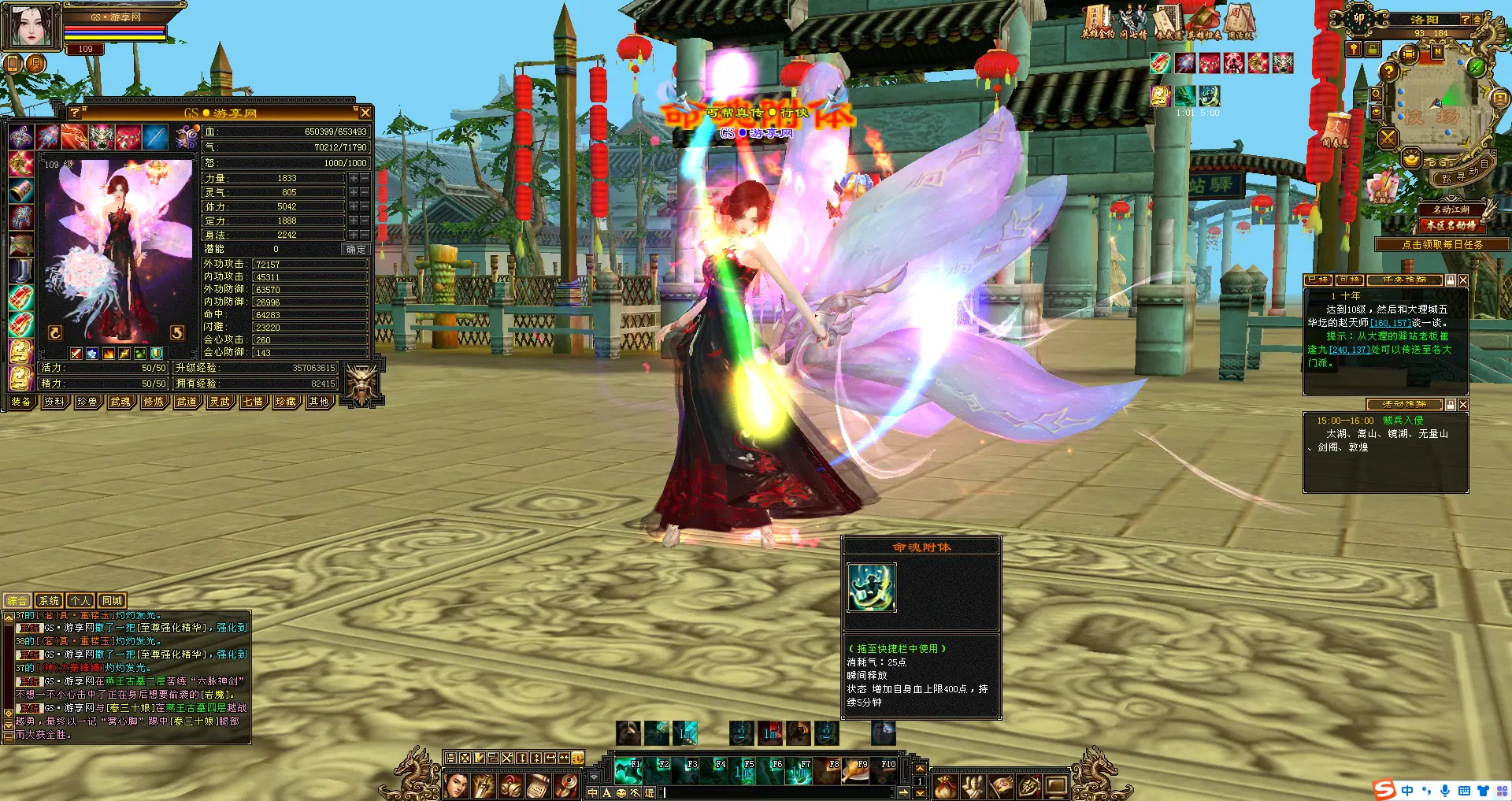1512x801 pixels.
Task: Activate the F1 skill slot
Action: [628, 772]
